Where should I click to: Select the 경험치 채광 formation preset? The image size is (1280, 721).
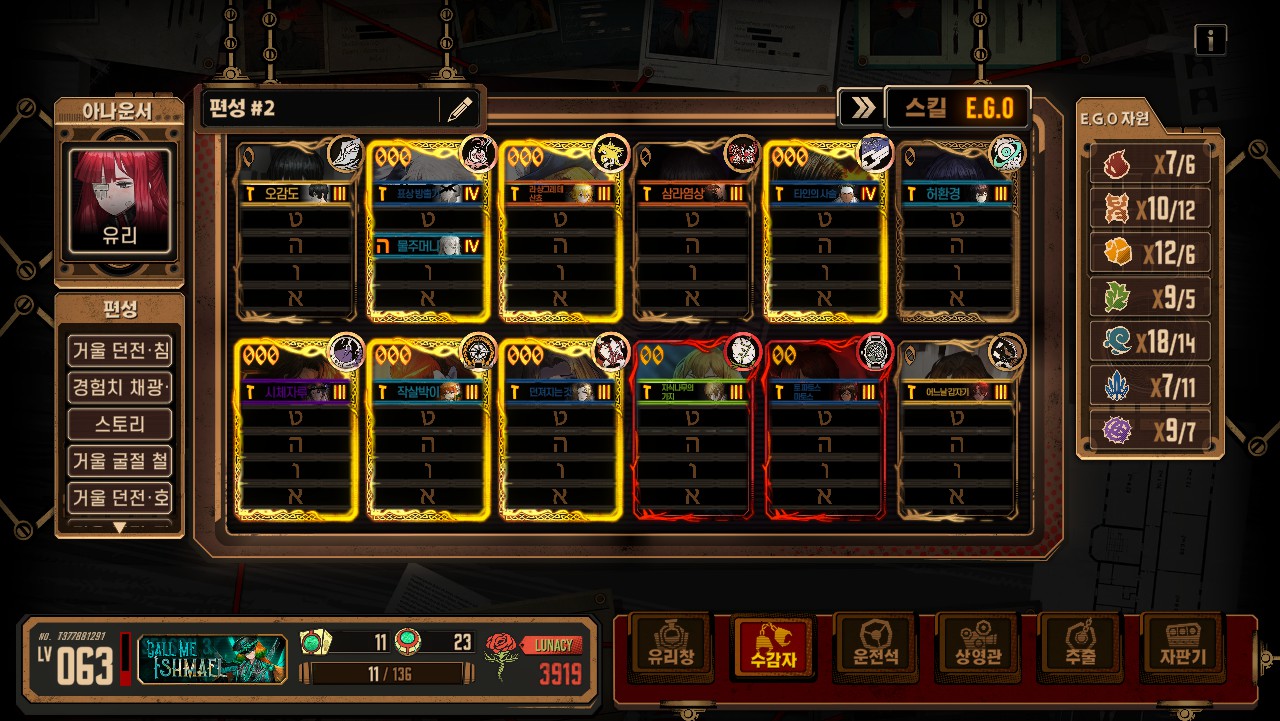point(120,387)
